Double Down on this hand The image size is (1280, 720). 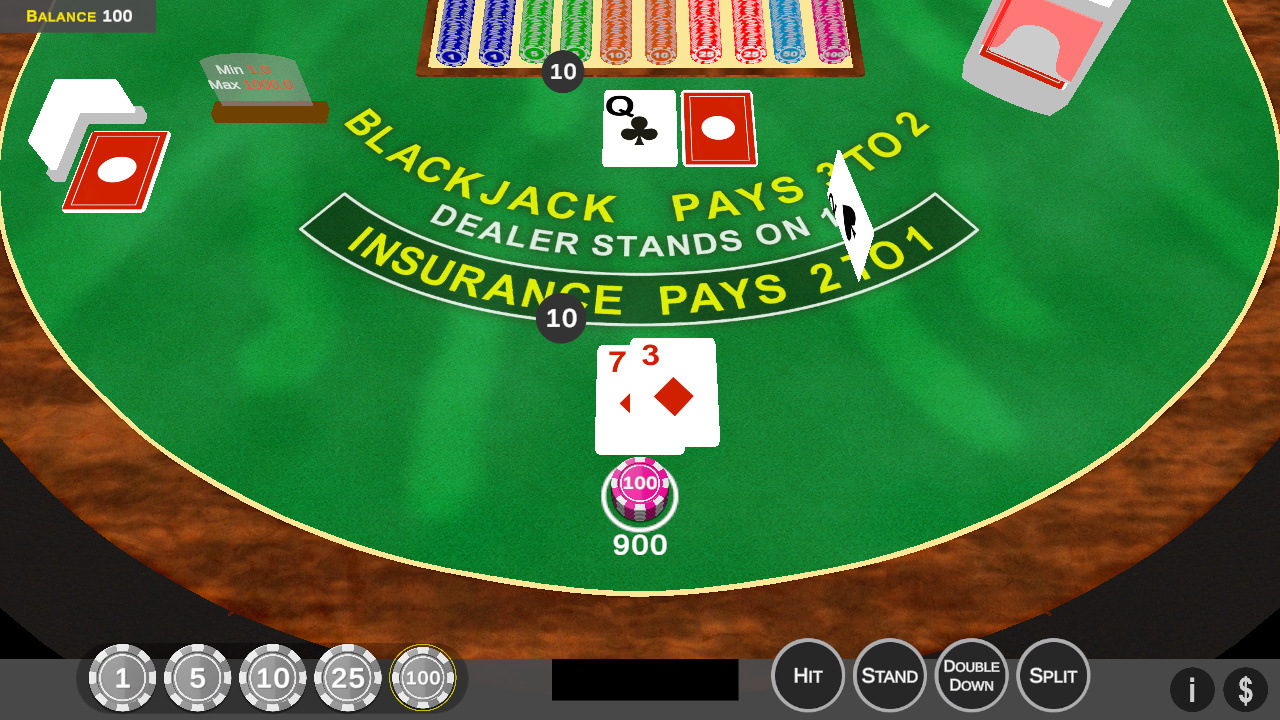pos(971,676)
